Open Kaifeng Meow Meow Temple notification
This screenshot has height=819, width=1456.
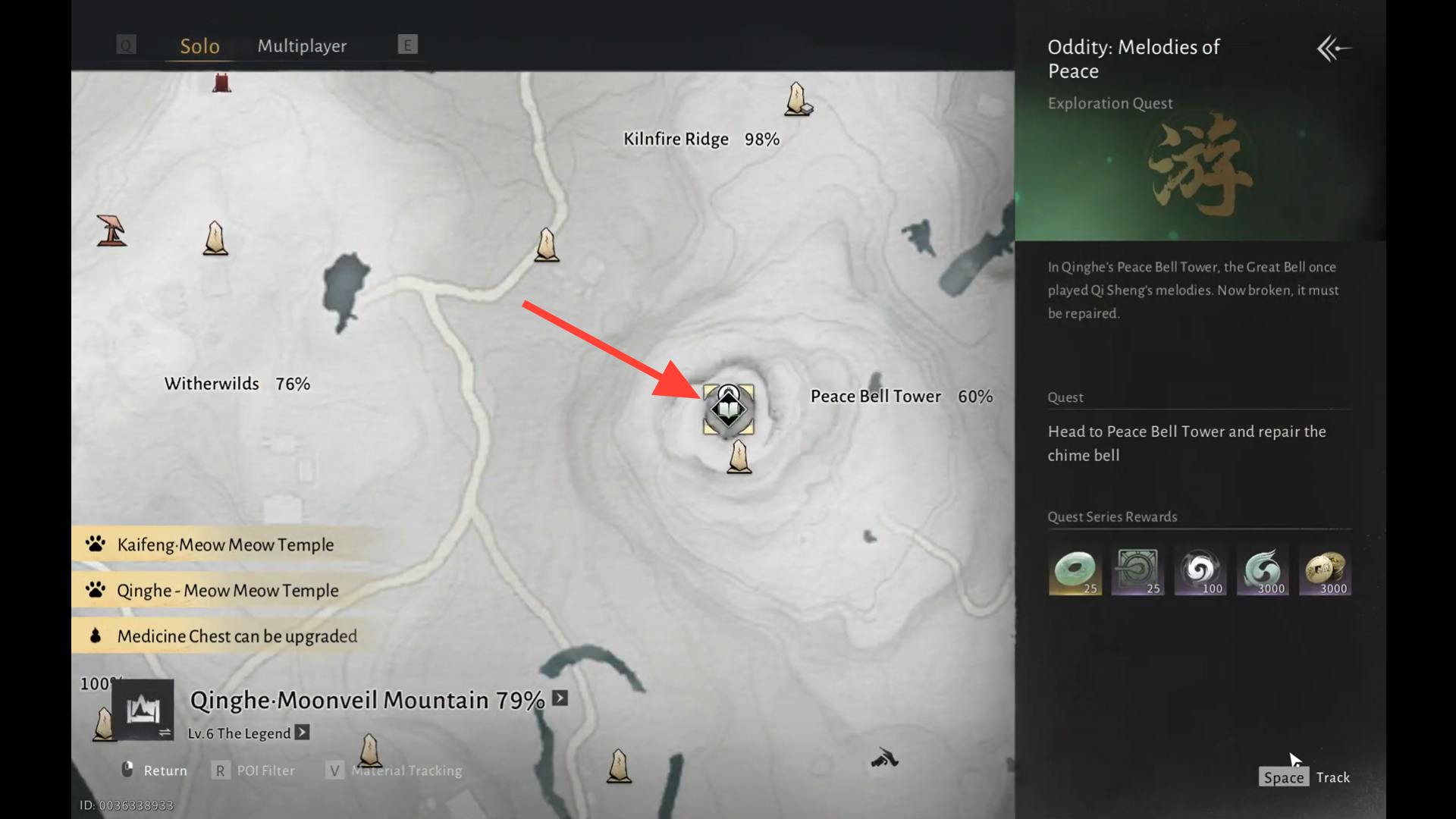(224, 544)
